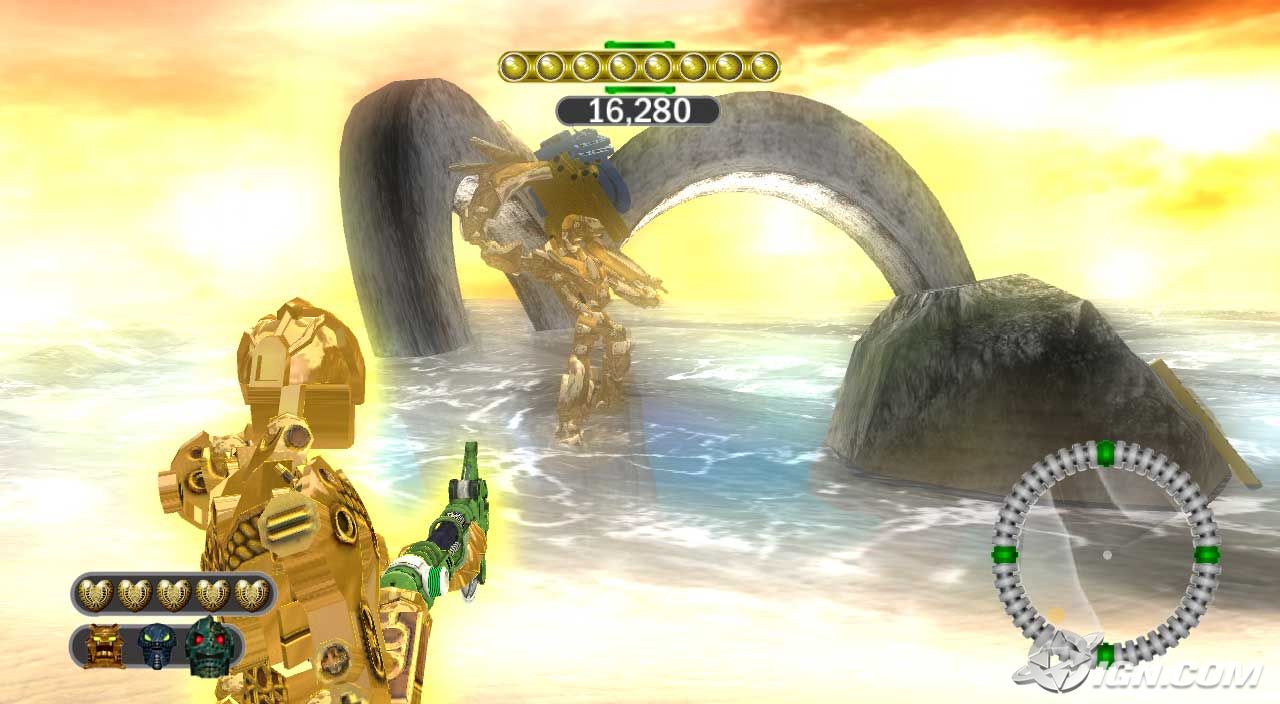Select the golden-brown mask icon
Viewport: 1280px width, 704px height.
pyautogui.click(x=104, y=645)
